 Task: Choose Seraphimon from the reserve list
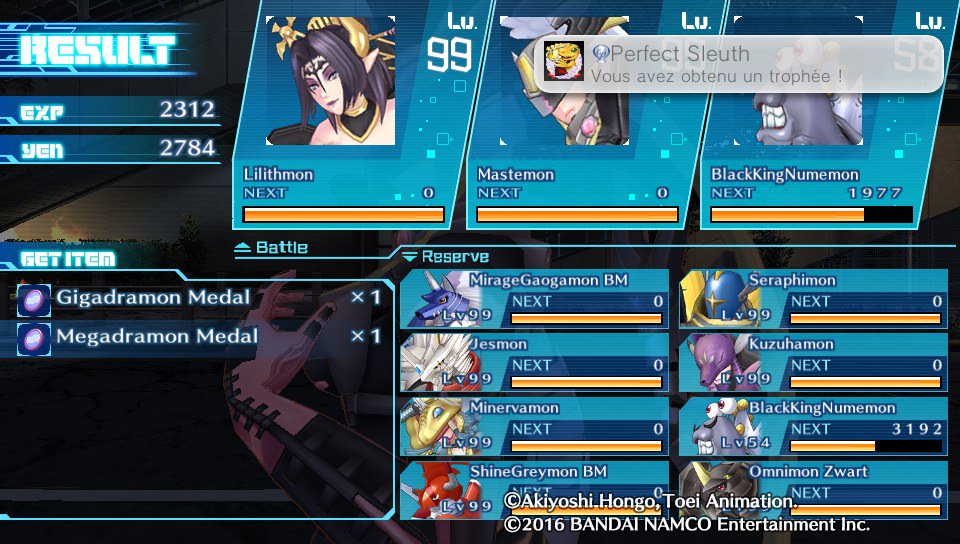[813, 299]
